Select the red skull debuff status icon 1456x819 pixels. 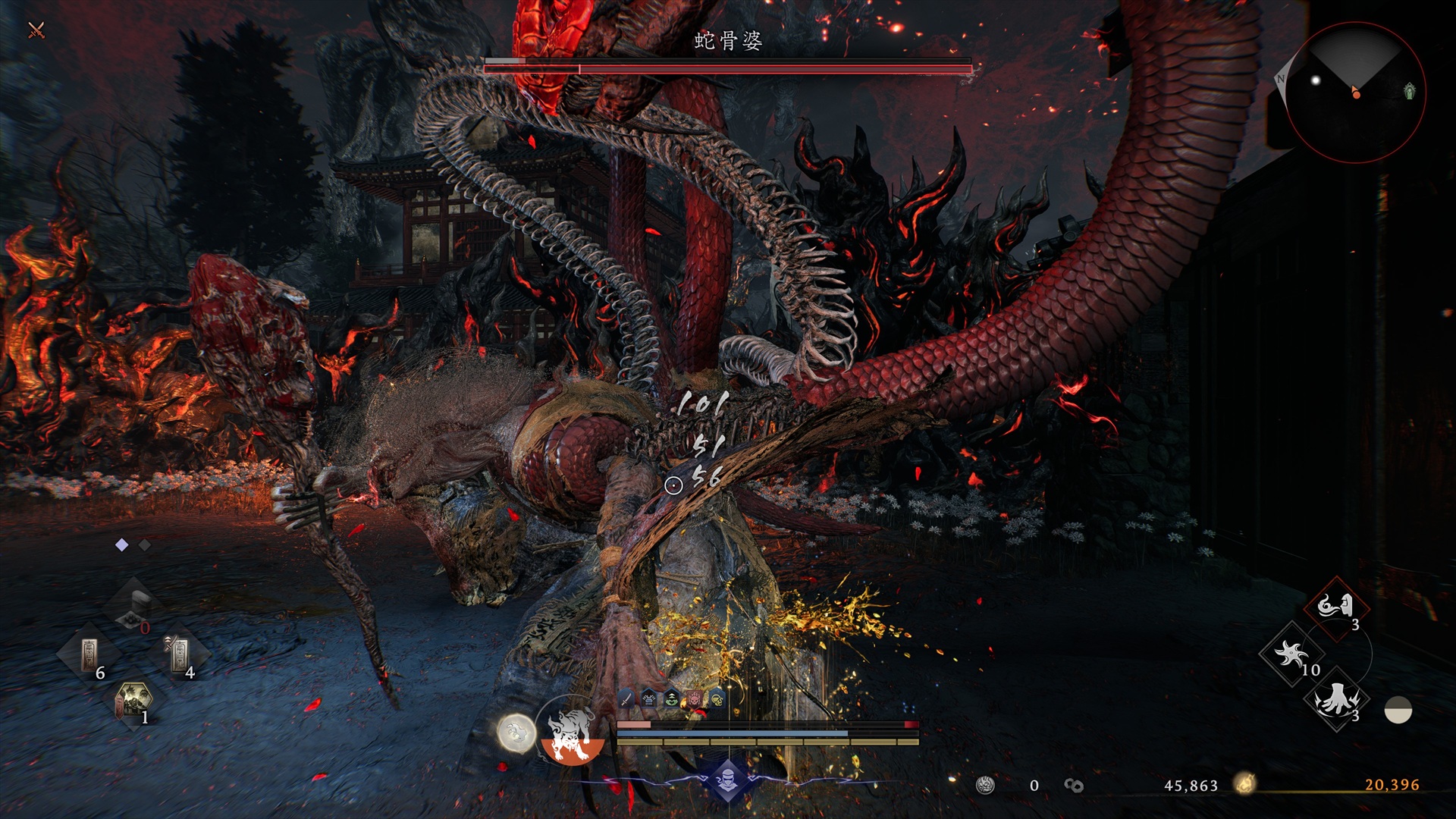pos(695,698)
